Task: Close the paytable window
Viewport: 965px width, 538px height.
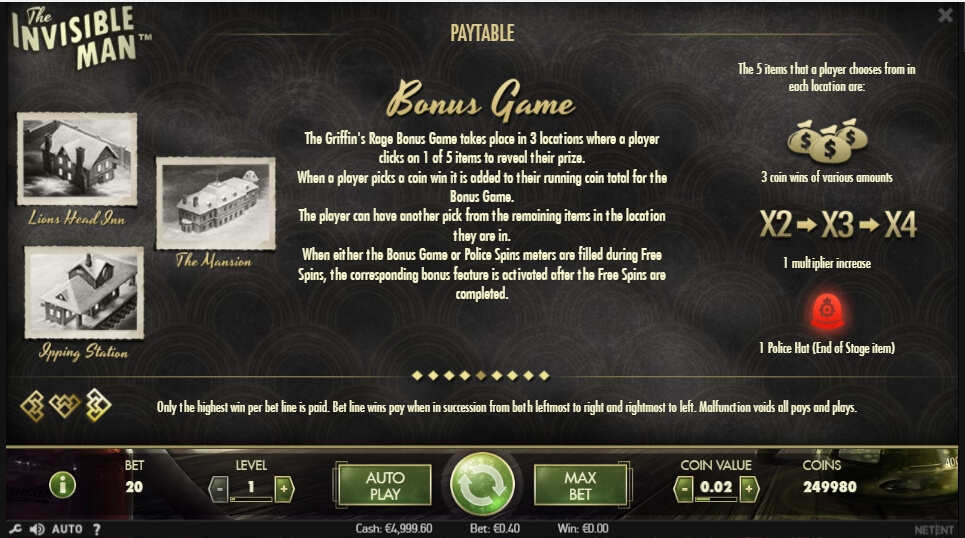Action: click(x=945, y=16)
